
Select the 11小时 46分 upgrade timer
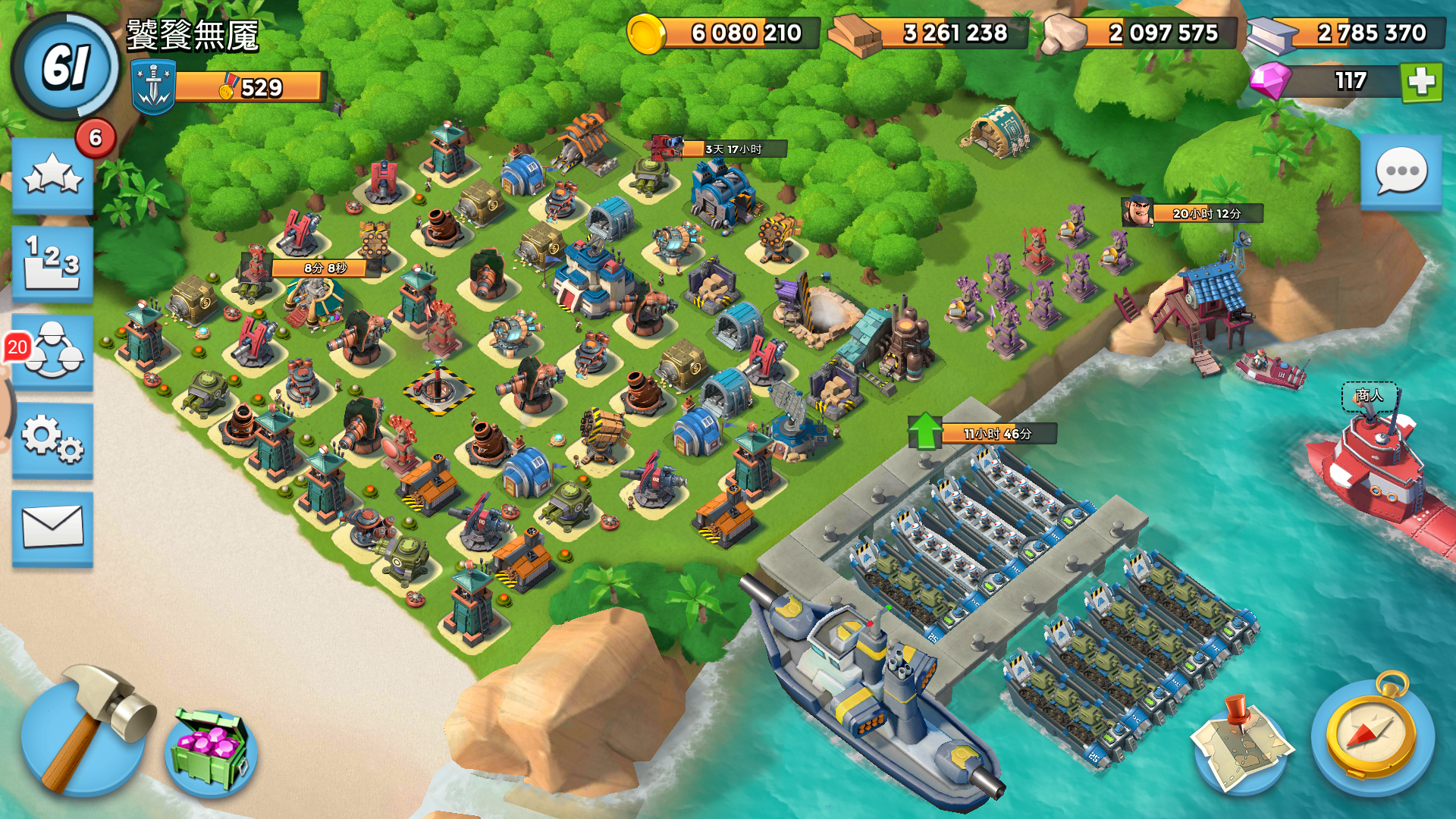point(996,434)
